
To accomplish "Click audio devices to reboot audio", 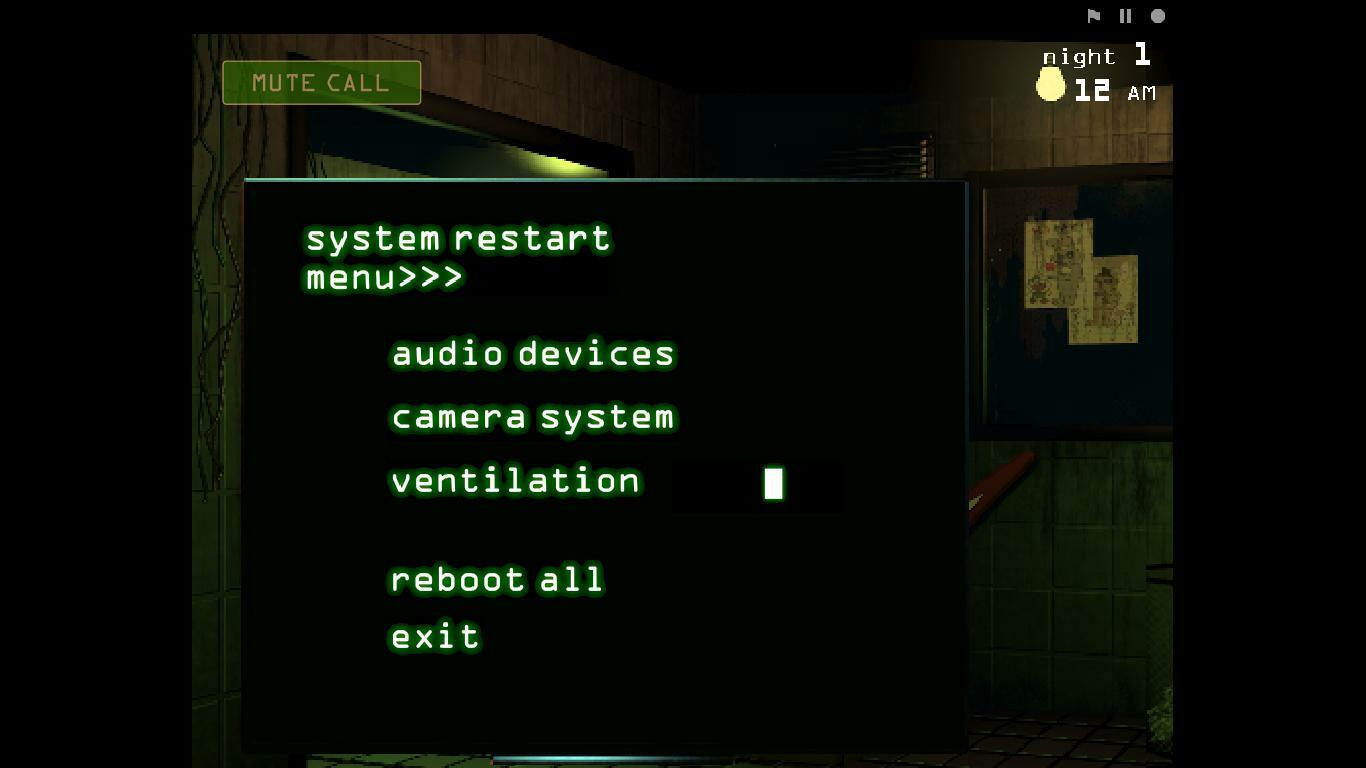I will pyautogui.click(x=532, y=353).
